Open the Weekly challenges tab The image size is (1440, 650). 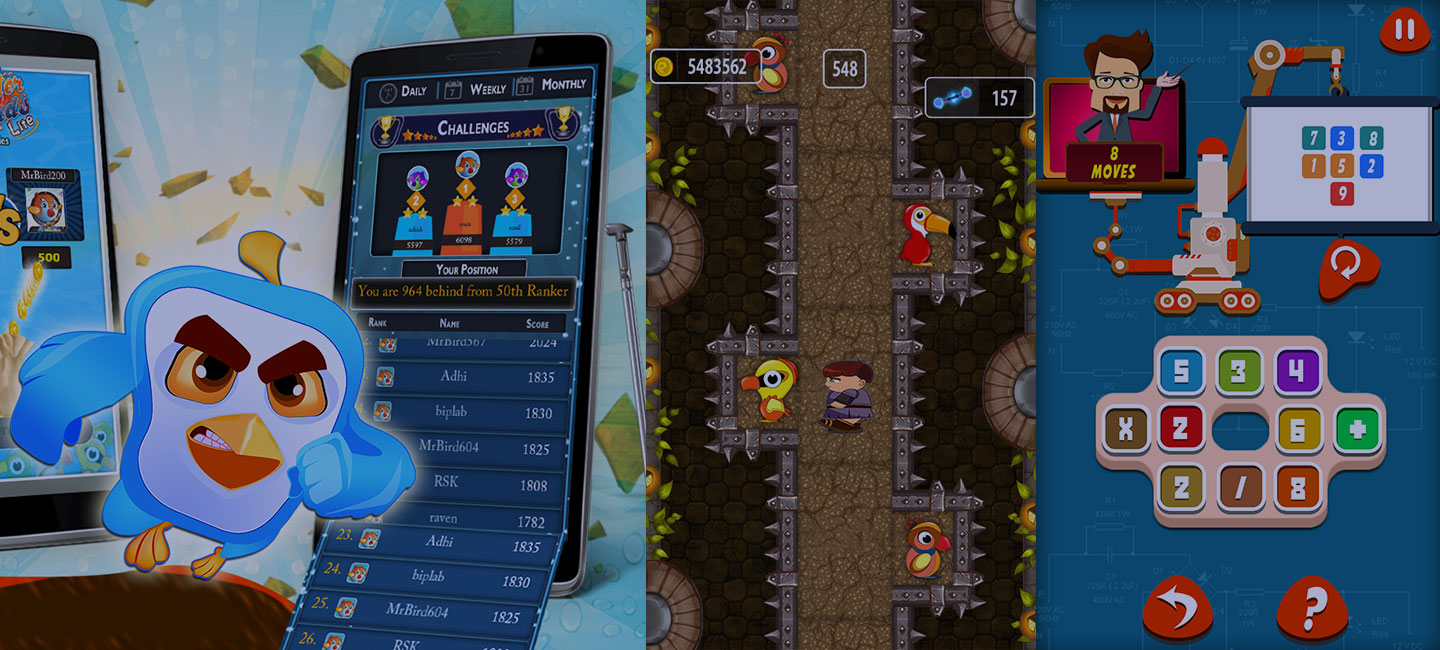pyautogui.click(x=476, y=89)
